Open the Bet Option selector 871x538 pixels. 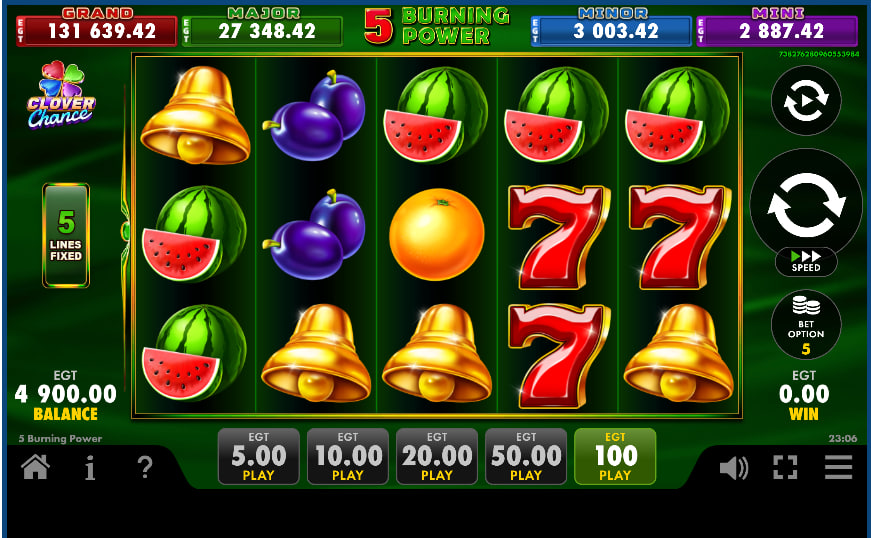coord(805,324)
